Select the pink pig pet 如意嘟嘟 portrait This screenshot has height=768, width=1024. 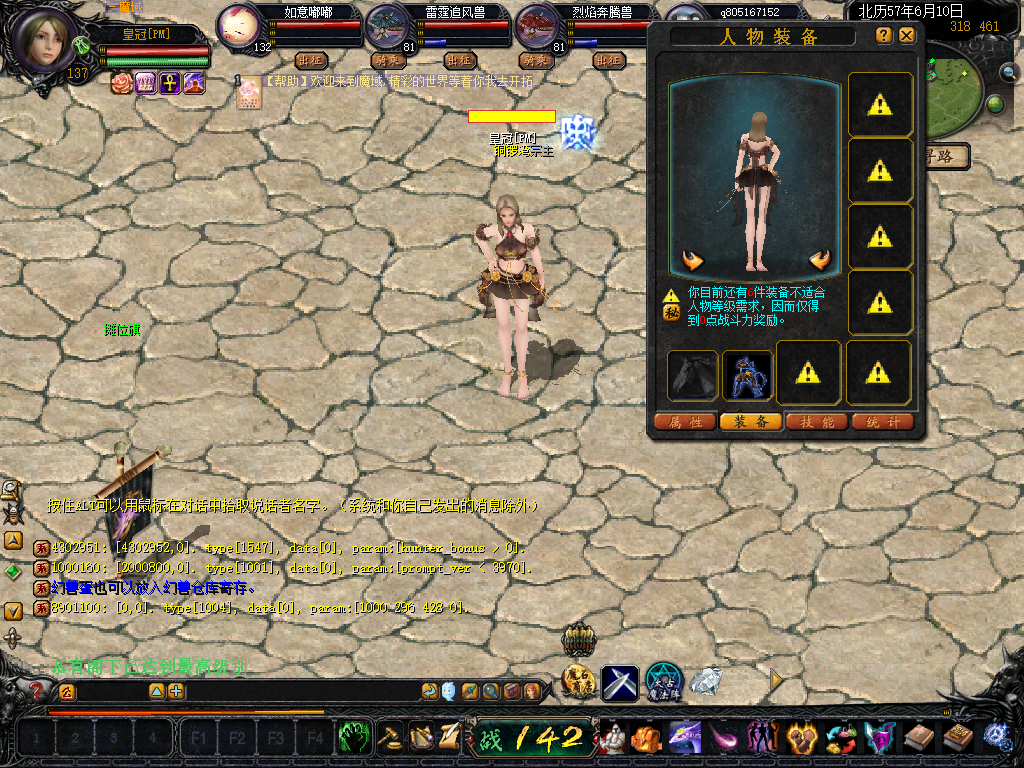pyautogui.click(x=240, y=26)
